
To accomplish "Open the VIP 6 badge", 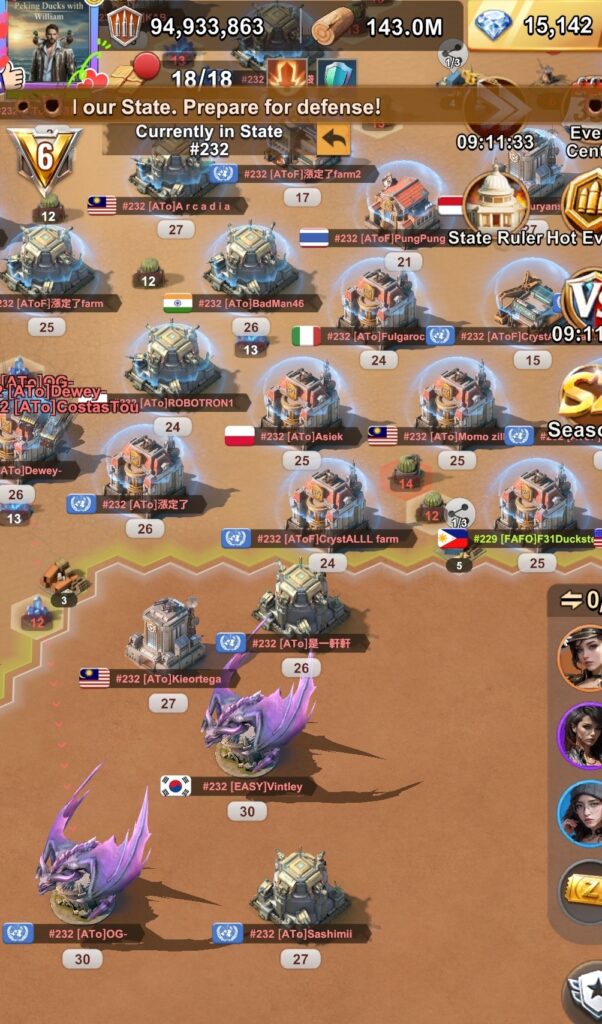I will (x=44, y=158).
